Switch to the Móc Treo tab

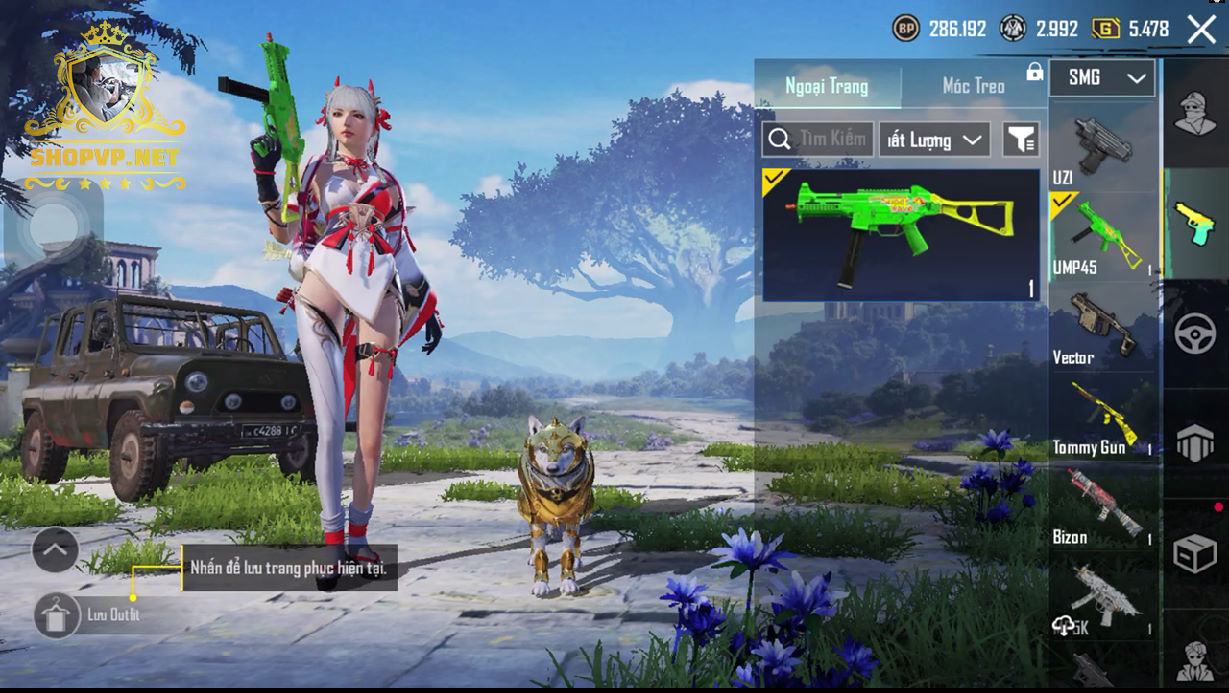[973, 86]
